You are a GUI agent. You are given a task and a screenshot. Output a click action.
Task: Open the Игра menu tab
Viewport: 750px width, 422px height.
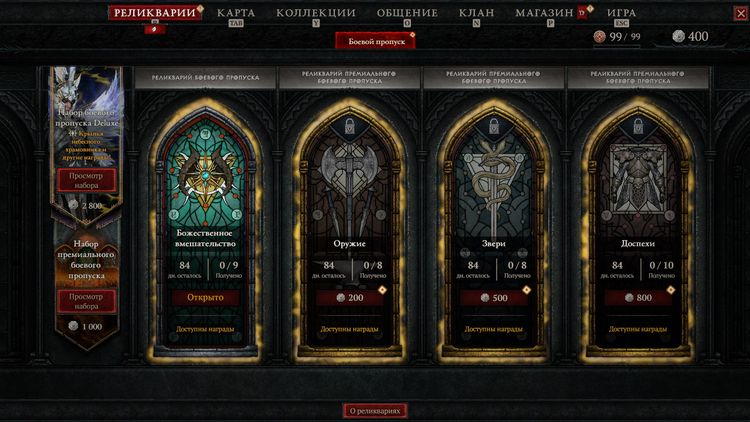(621, 13)
